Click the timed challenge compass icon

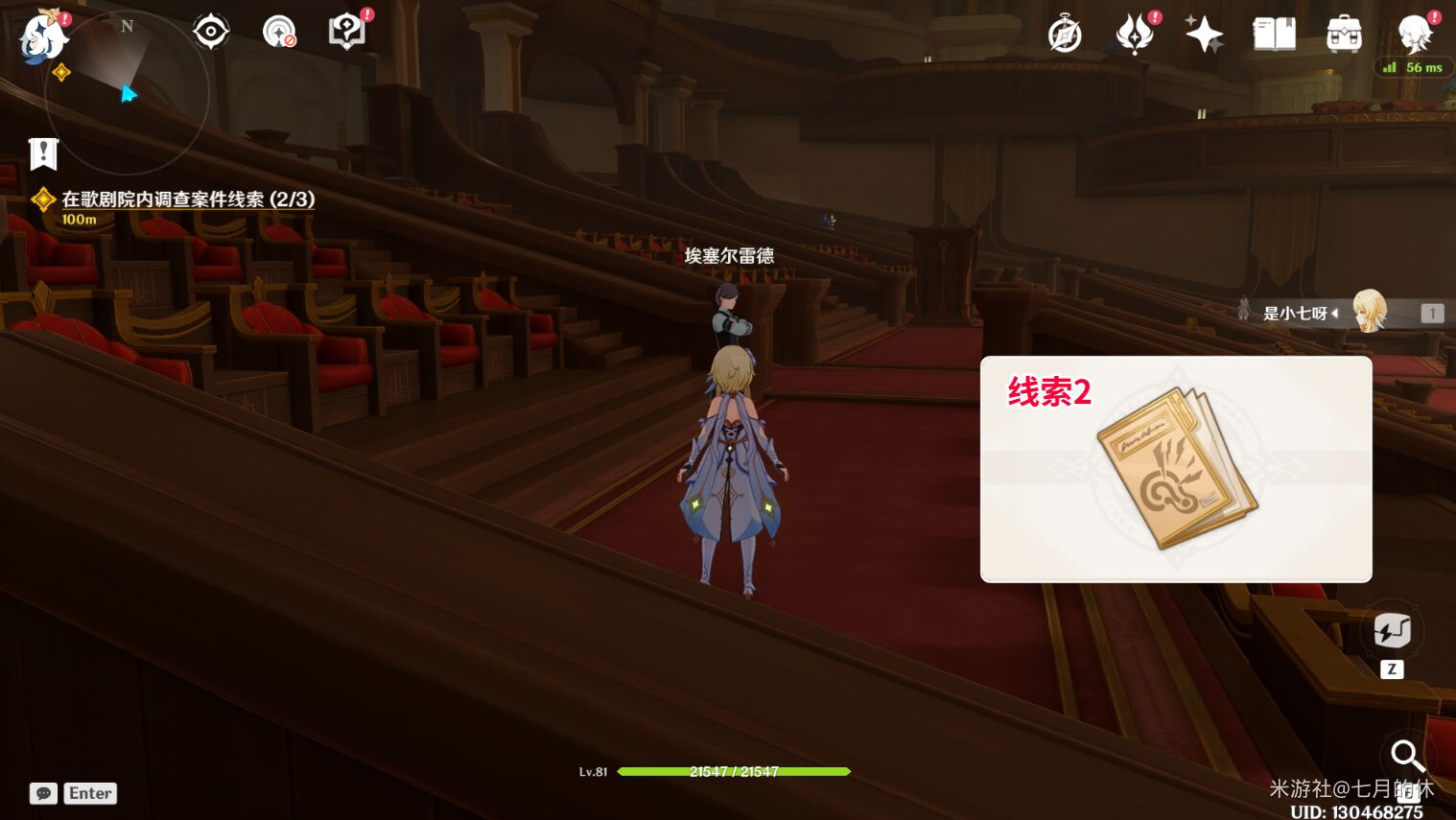coord(1065,33)
